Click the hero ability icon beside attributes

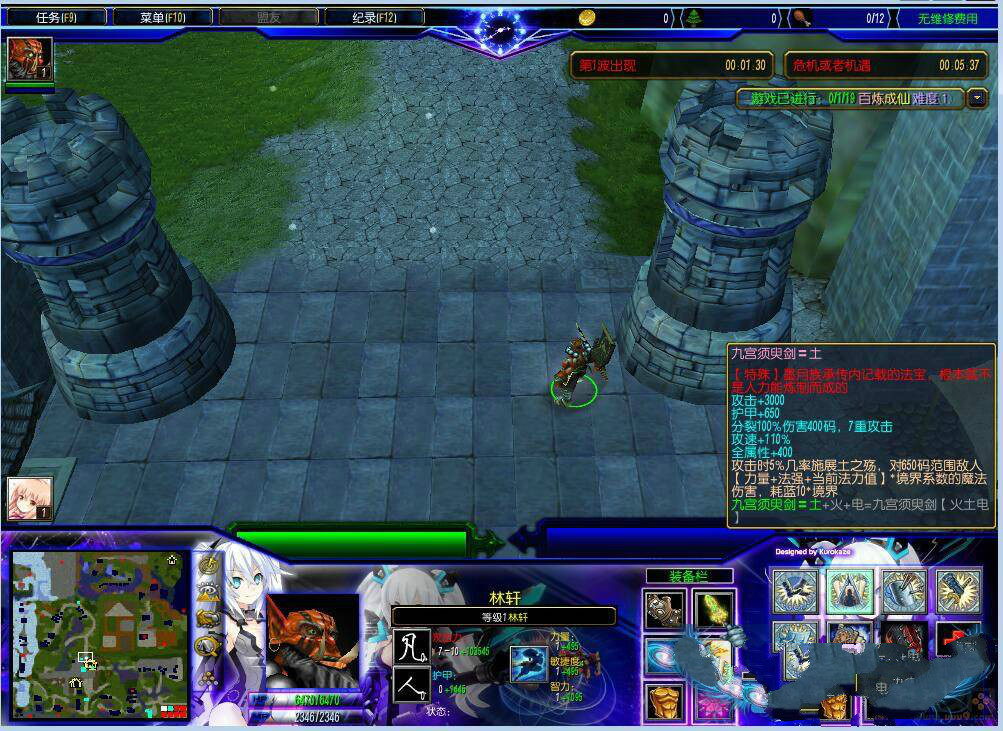tap(527, 664)
